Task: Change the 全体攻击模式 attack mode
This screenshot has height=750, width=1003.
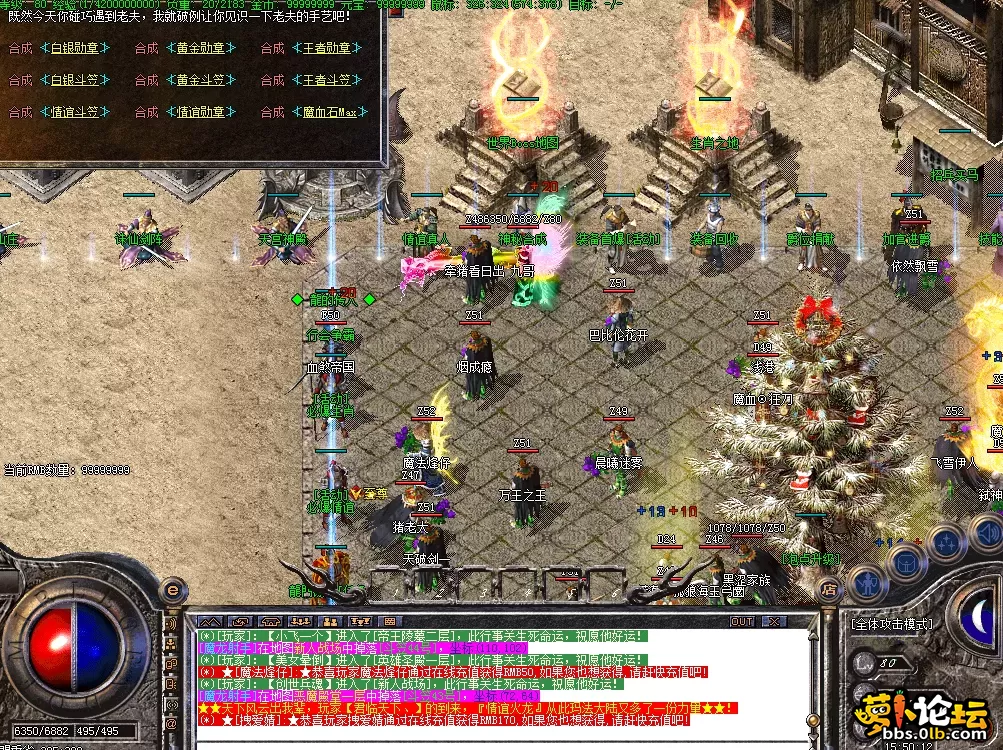Action: point(892,624)
